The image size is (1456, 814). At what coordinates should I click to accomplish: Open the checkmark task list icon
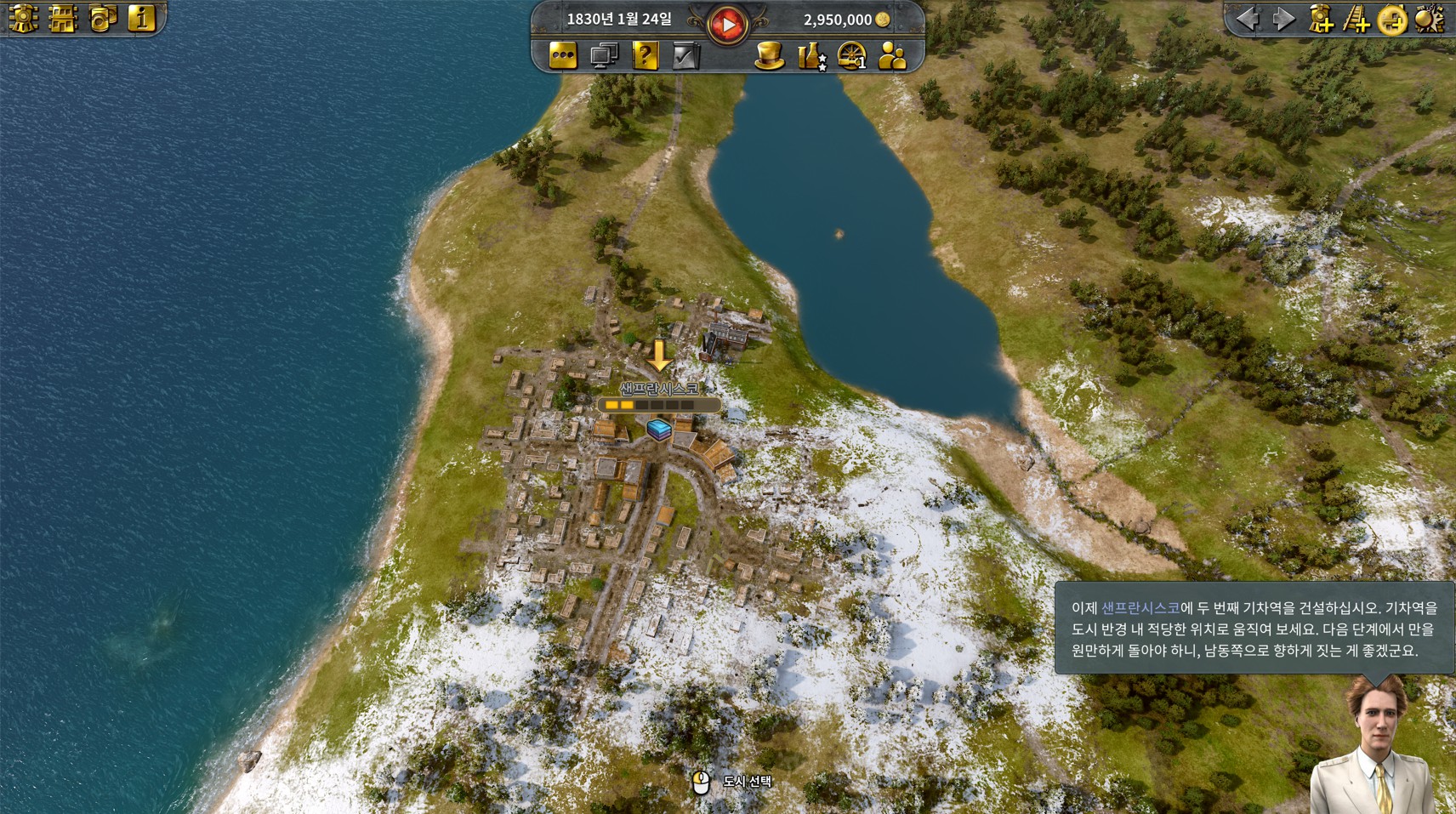[x=685, y=56]
